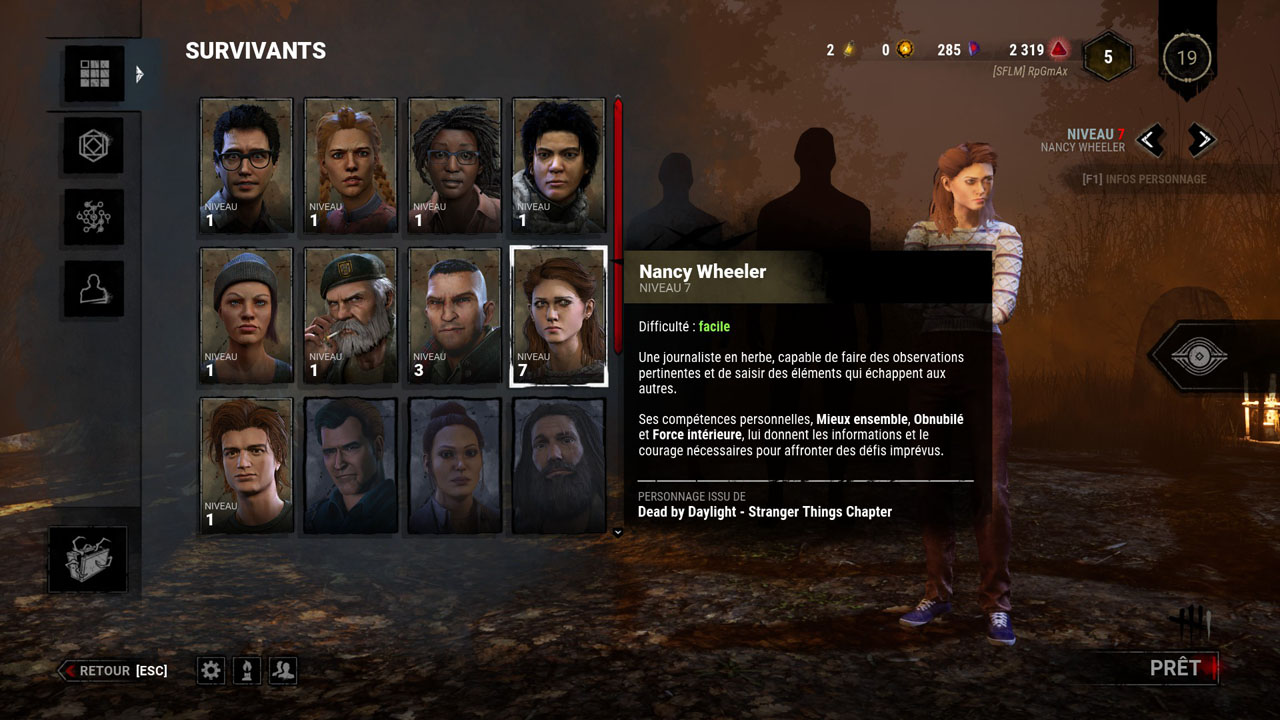
Task: Click the candle ritual icon
Action: coord(245,670)
